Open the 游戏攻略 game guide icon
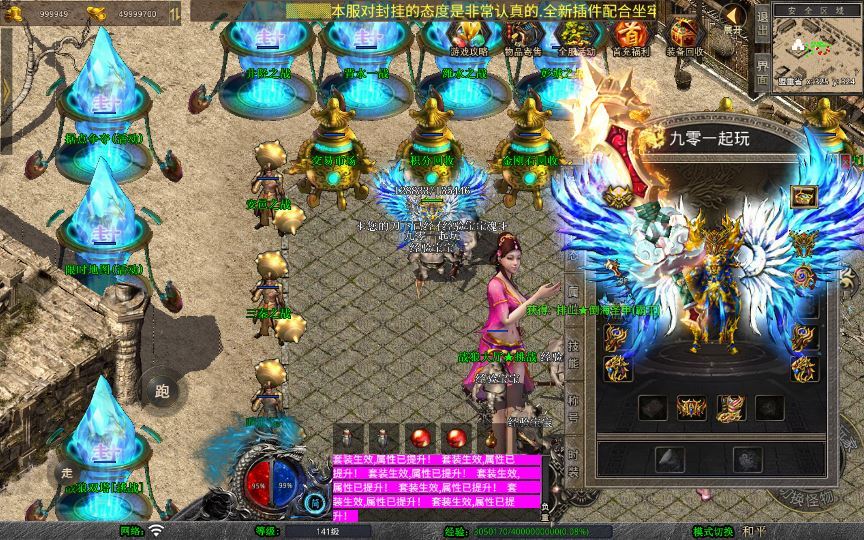This screenshot has height=540, width=864. click(468, 38)
